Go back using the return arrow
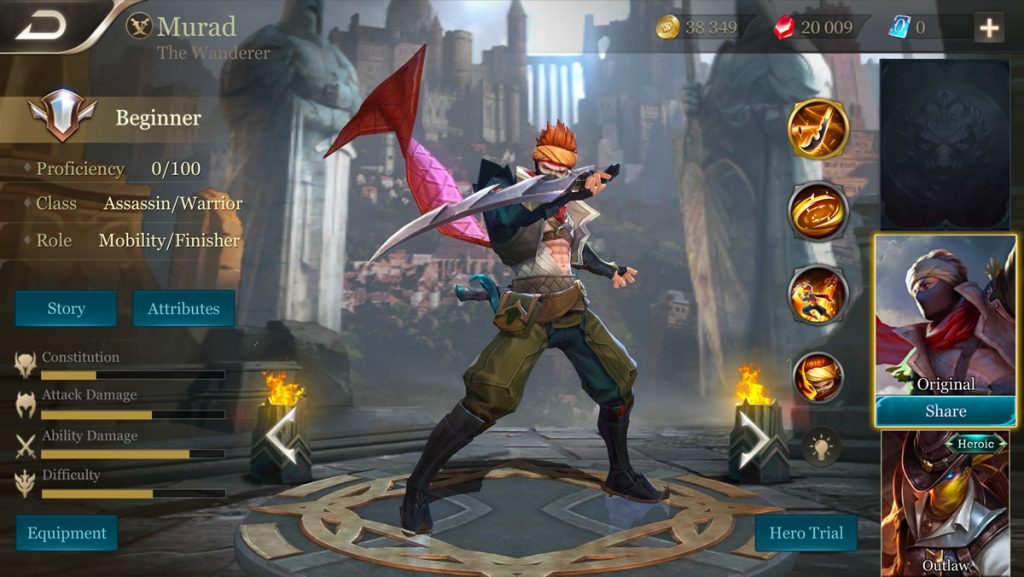1024x577 pixels. click(x=41, y=26)
